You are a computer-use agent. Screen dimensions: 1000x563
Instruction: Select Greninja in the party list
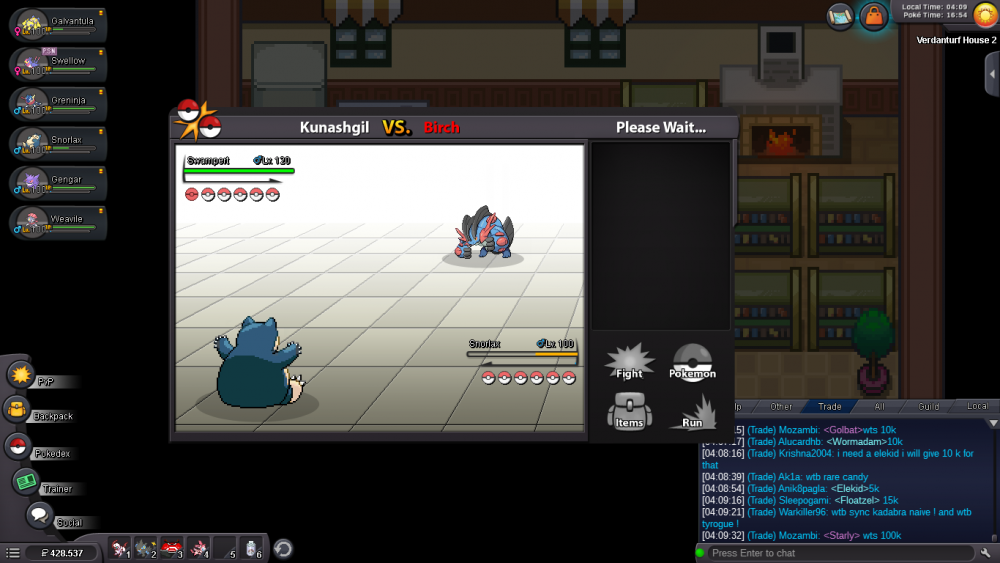(58, 103)
